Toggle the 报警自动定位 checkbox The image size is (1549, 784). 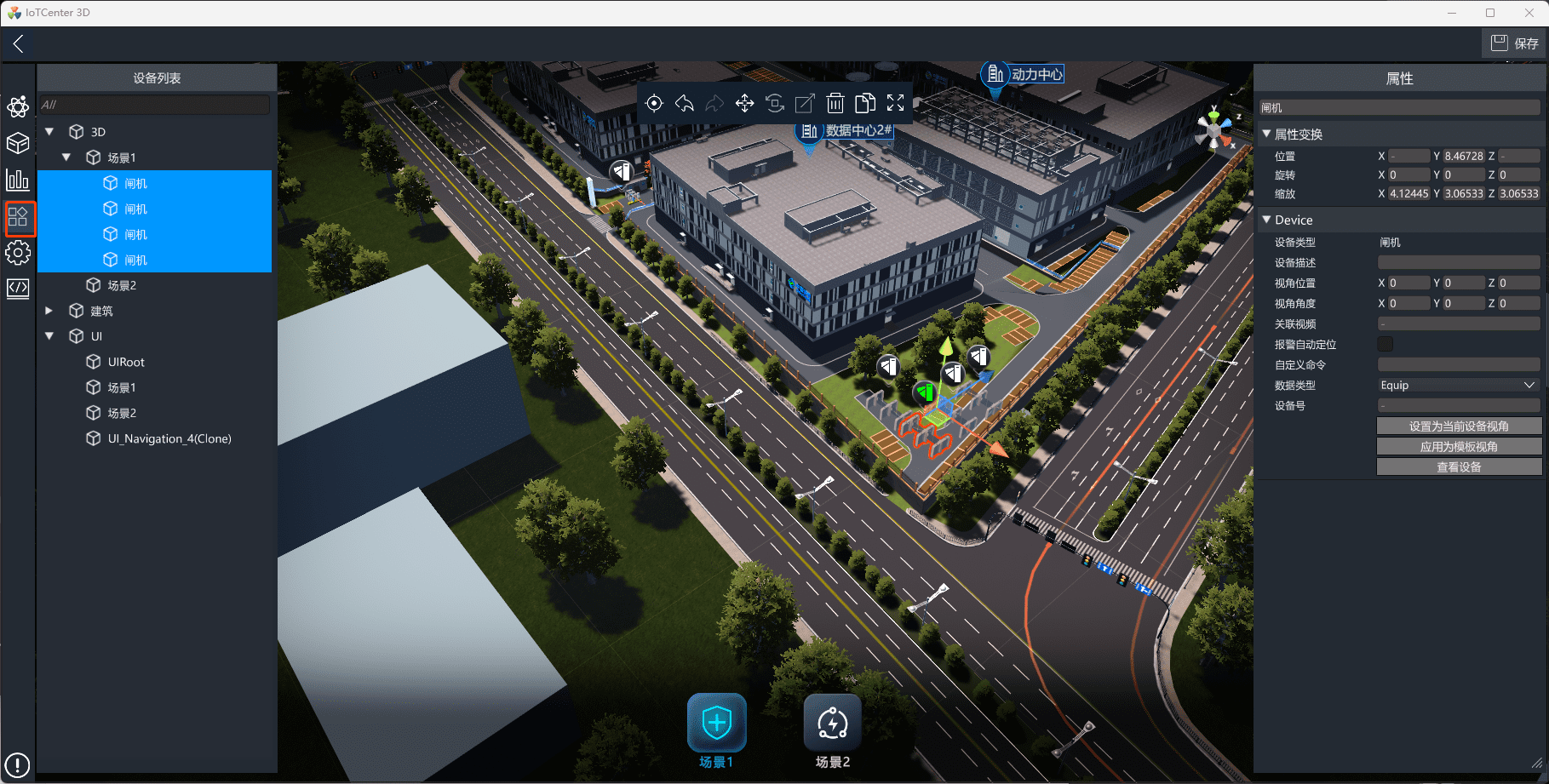[x=1385, y=344]
